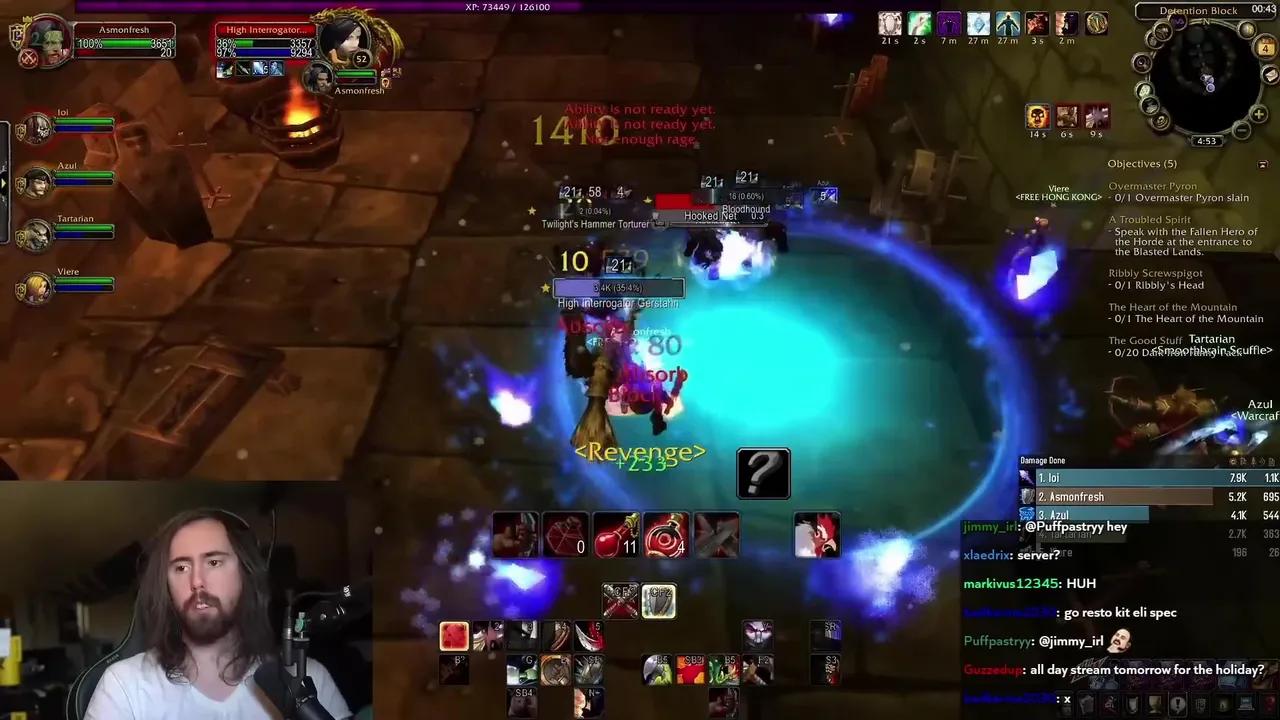The width and height of the screenshot is (1280, 720).
Task: Open the calendar from the minimap
Action: 1265,47
